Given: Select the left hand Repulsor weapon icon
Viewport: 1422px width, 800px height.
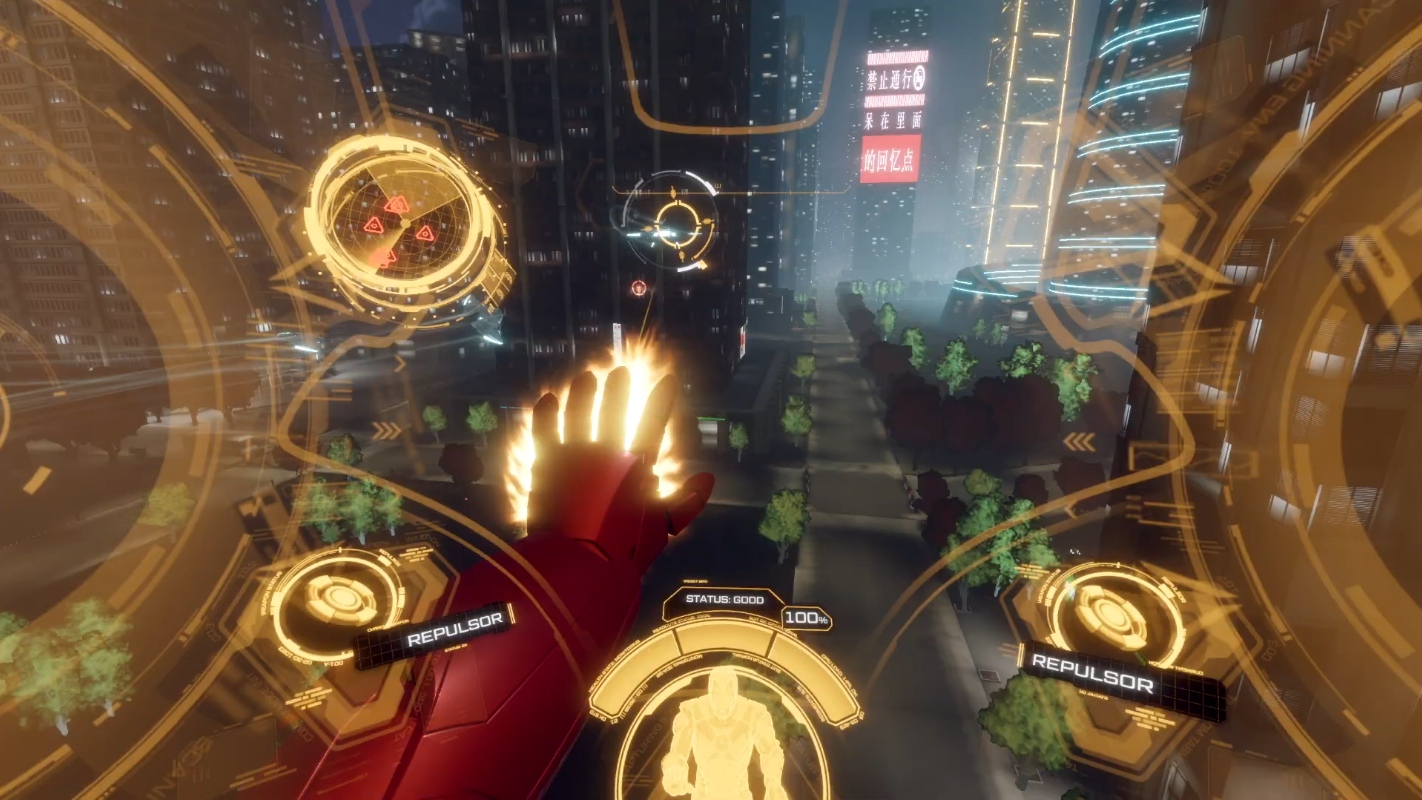Looking at the screenshot, I should tap(341, 600).
